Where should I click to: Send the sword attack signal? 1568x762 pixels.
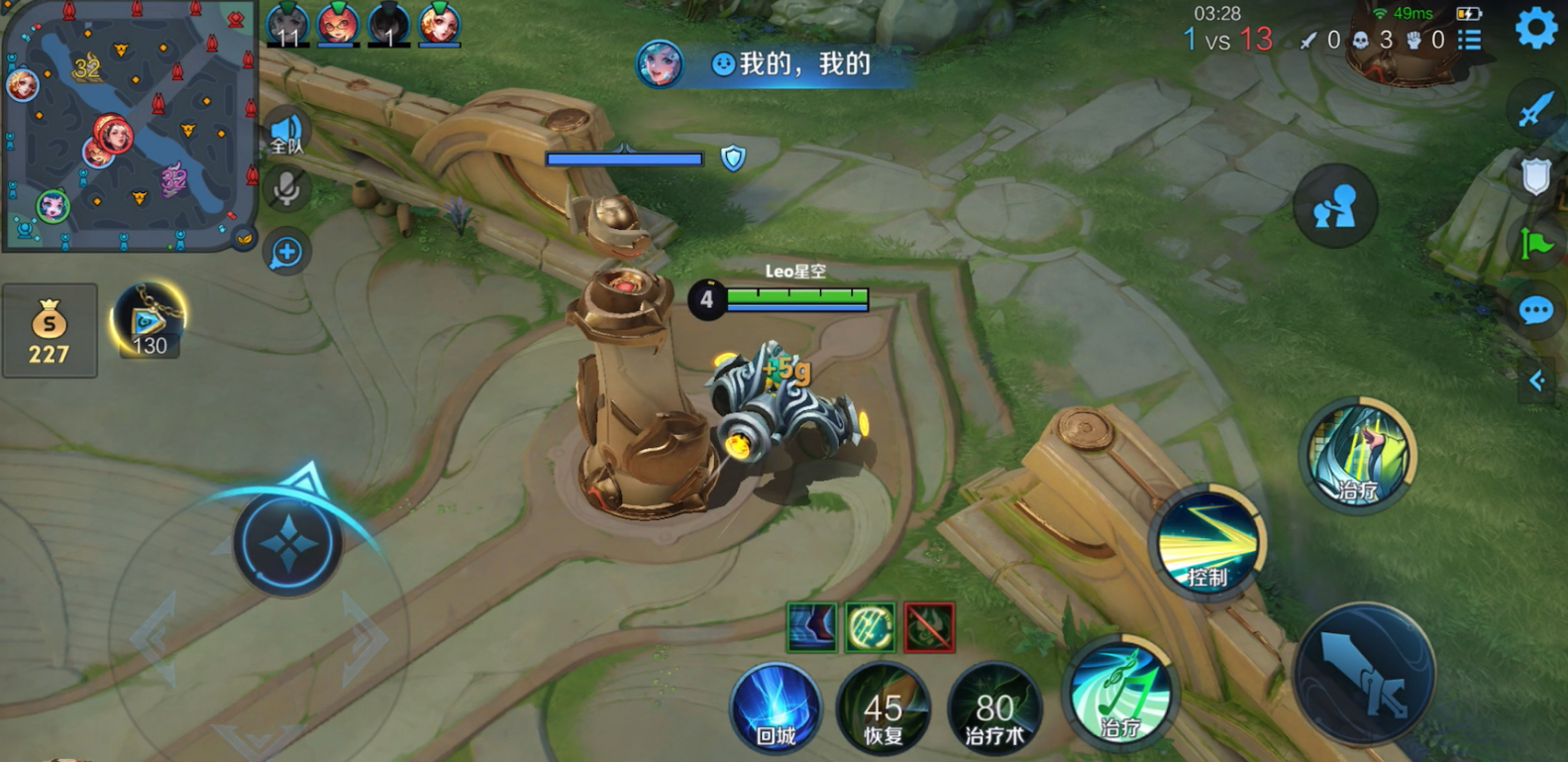pyautogui.click(x=1534, y=107)
